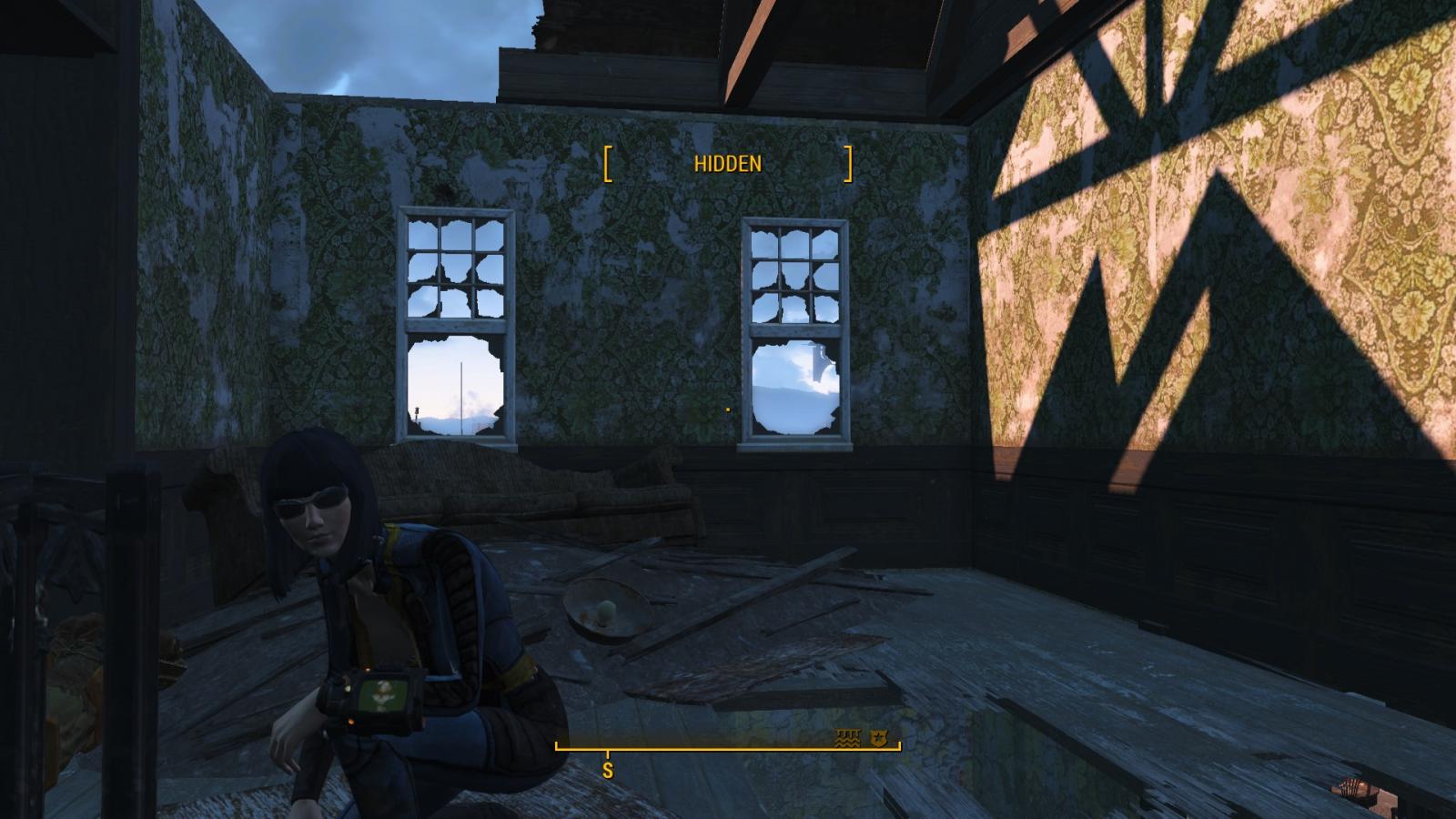This screenshot has width=1456, height=819.
Task: Click the compass bar at screen bottom
Action: tap(728, 748)
